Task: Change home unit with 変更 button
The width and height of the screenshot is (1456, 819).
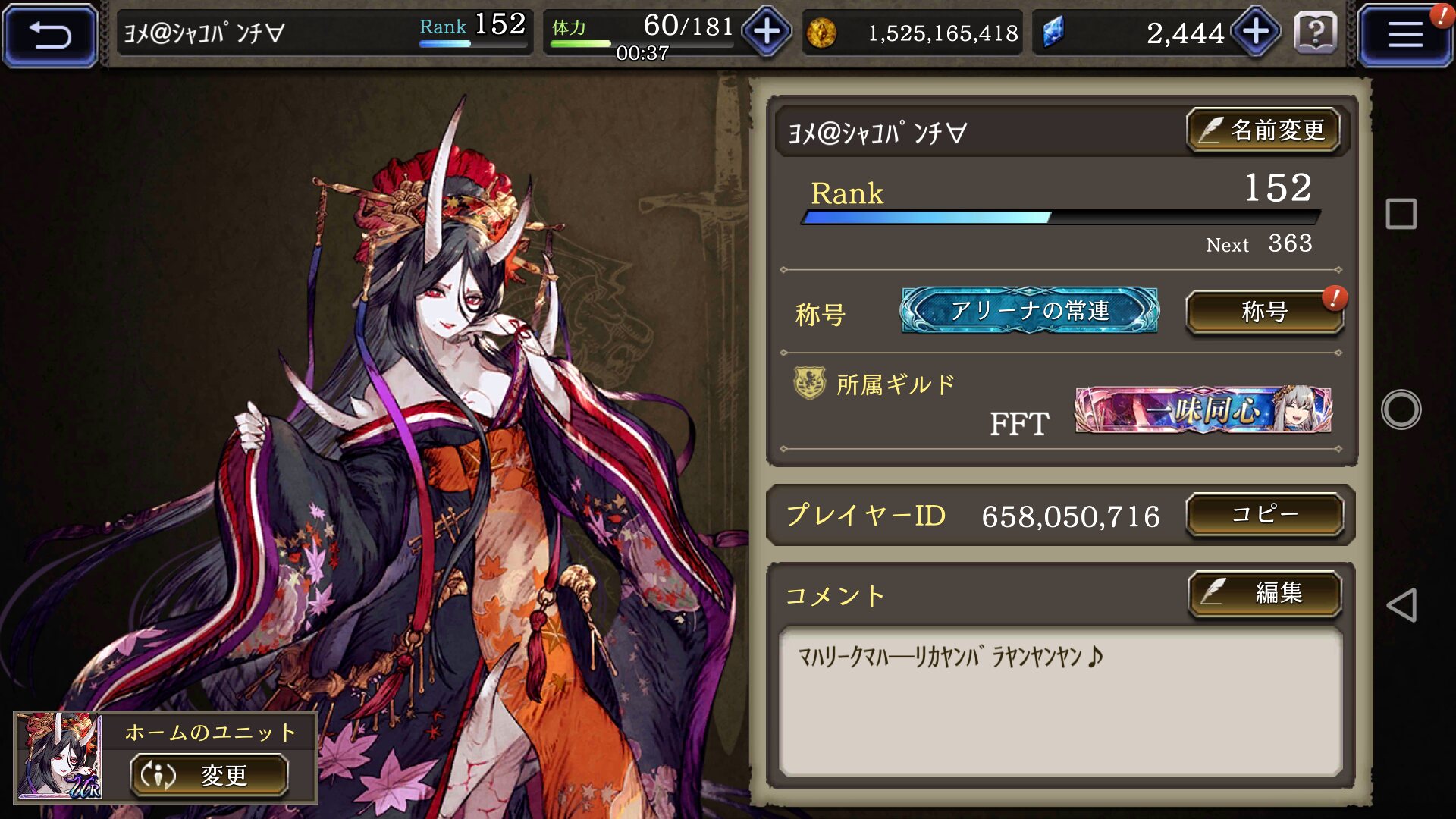Action: pyautogui.click(x=209, y=775)
